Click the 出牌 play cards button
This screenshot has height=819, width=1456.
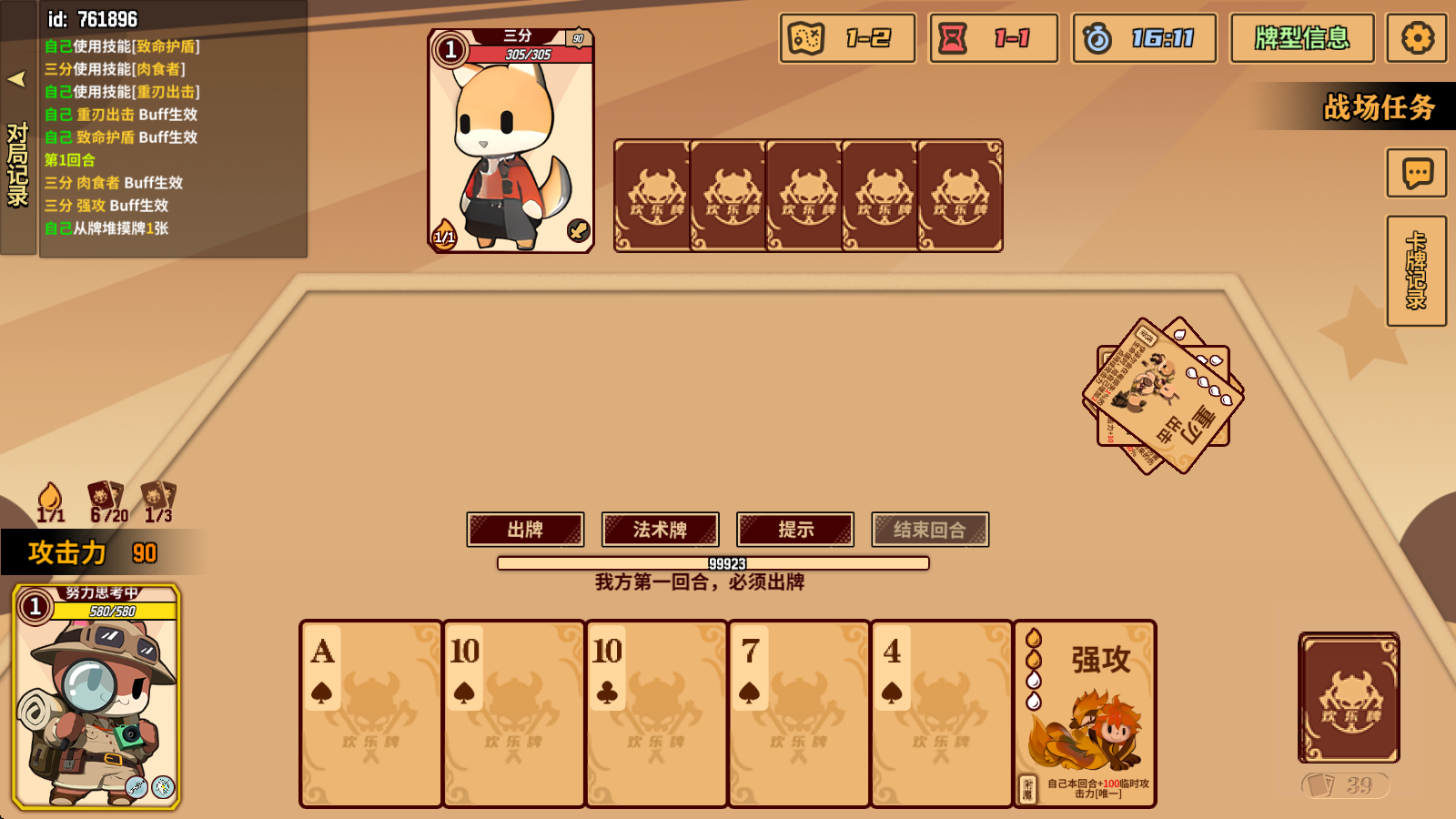[x=525, y=529]
